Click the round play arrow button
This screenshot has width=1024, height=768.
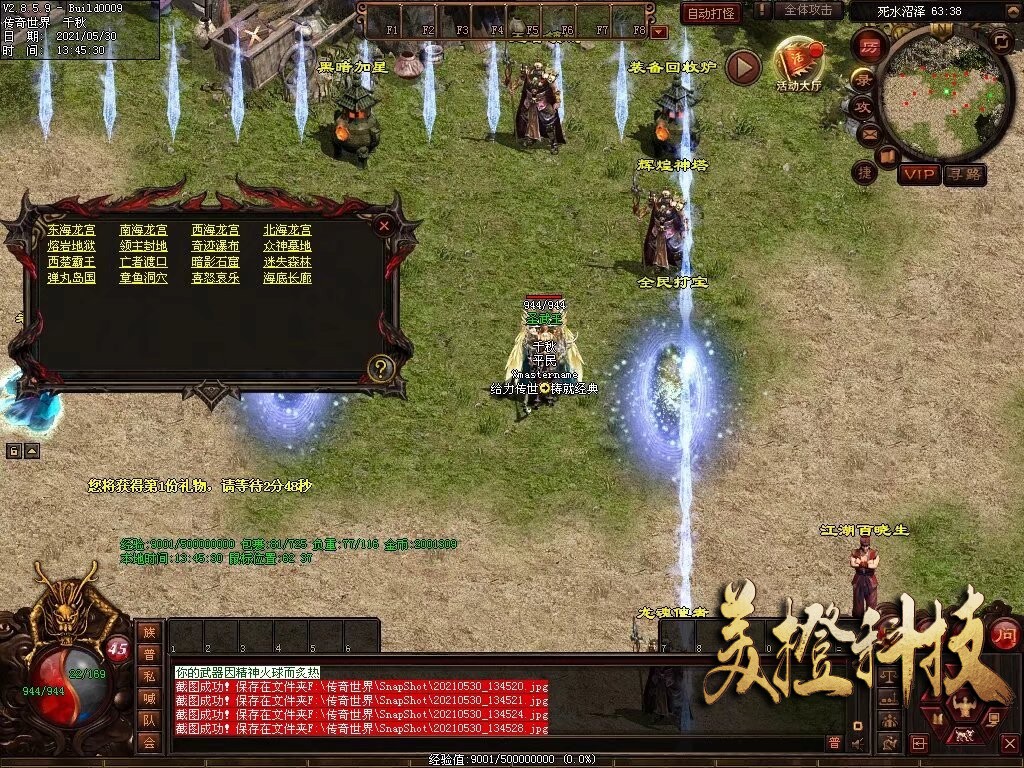point(743,67)
